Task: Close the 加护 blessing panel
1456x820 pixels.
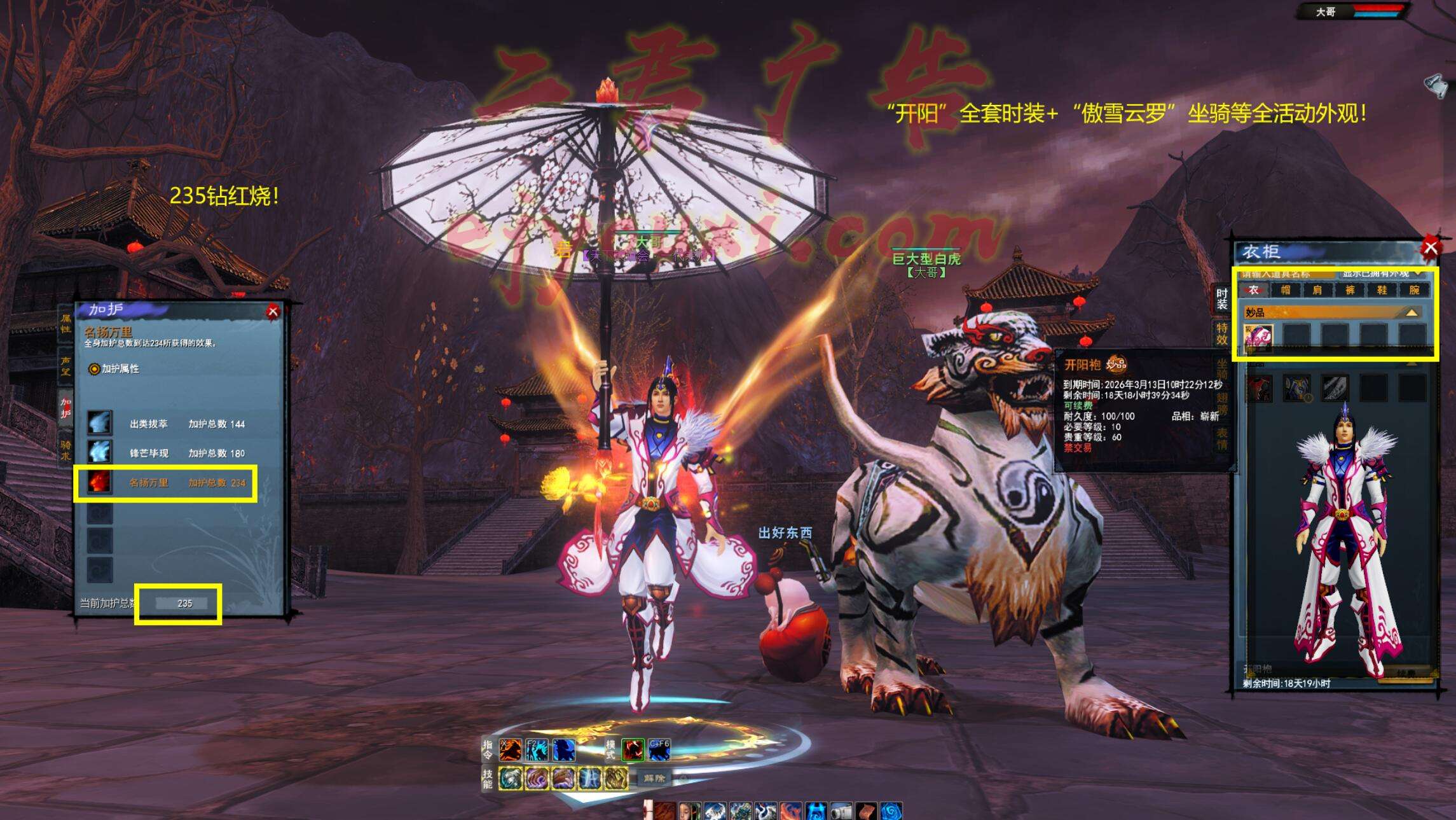Action: coord(273,311)
